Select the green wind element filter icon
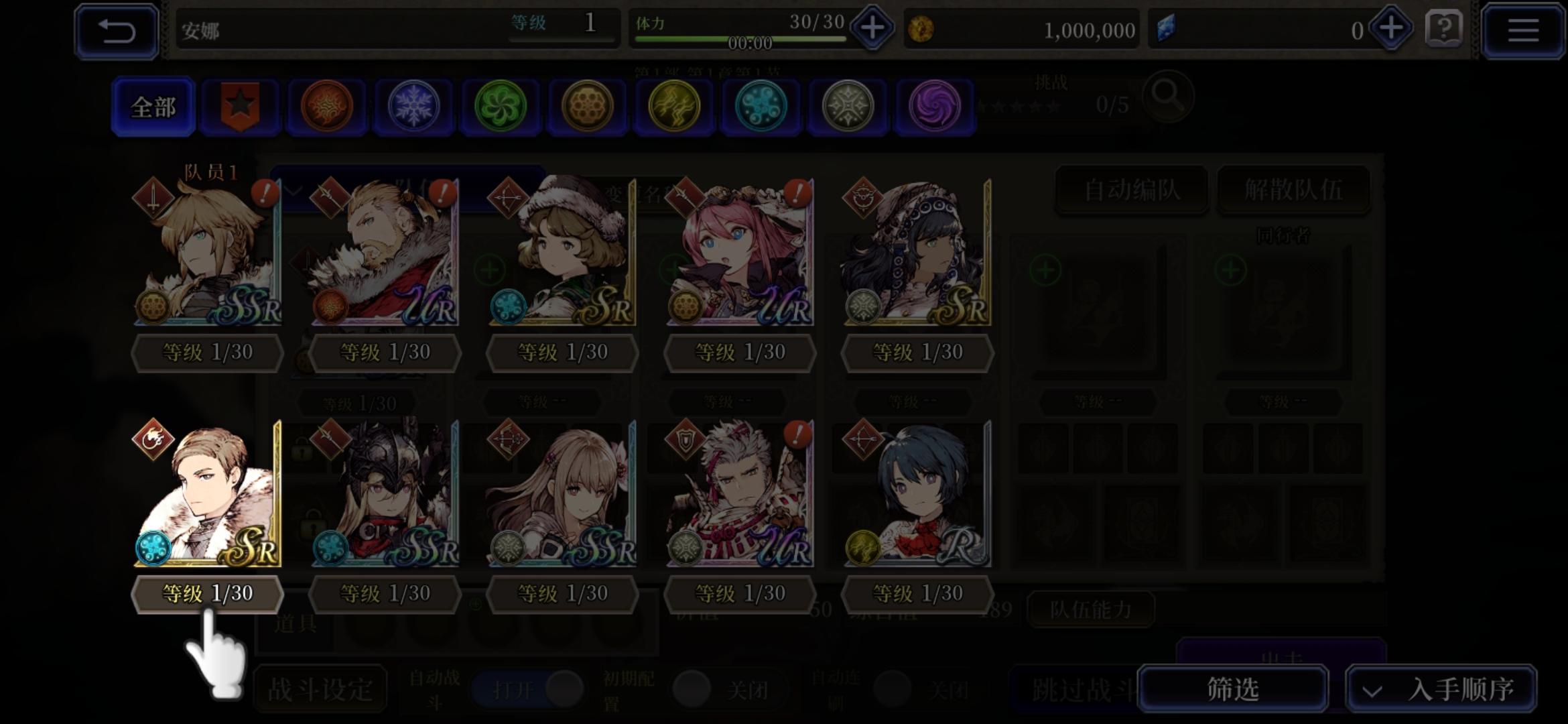 pos(501,106)
